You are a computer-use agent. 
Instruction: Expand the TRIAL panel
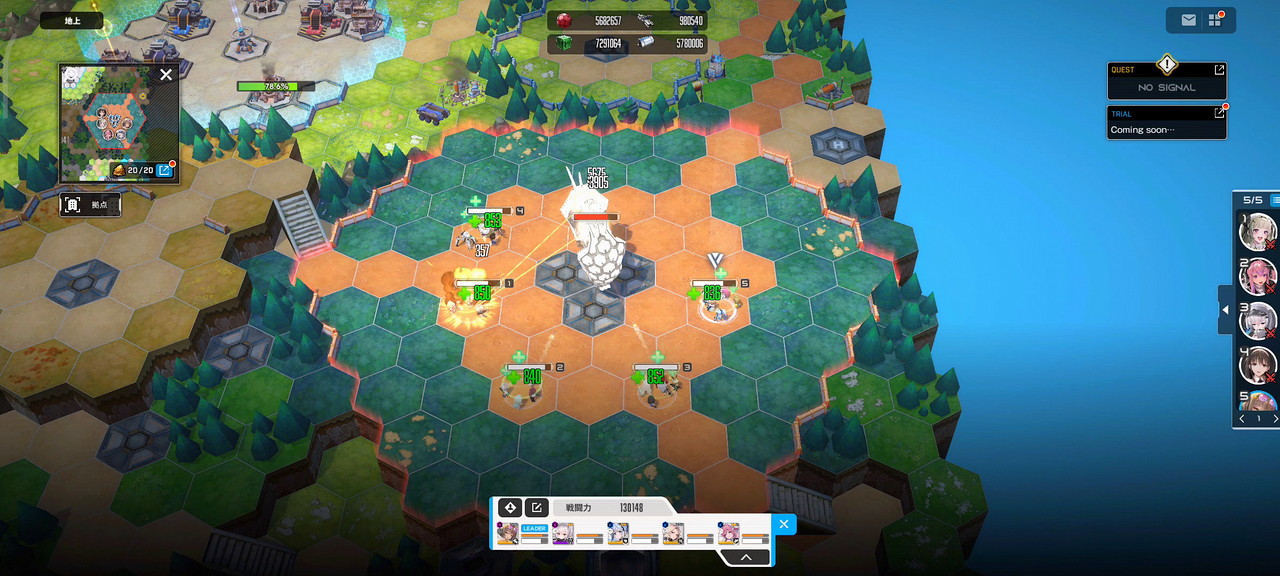click(x=1219, y=114)
